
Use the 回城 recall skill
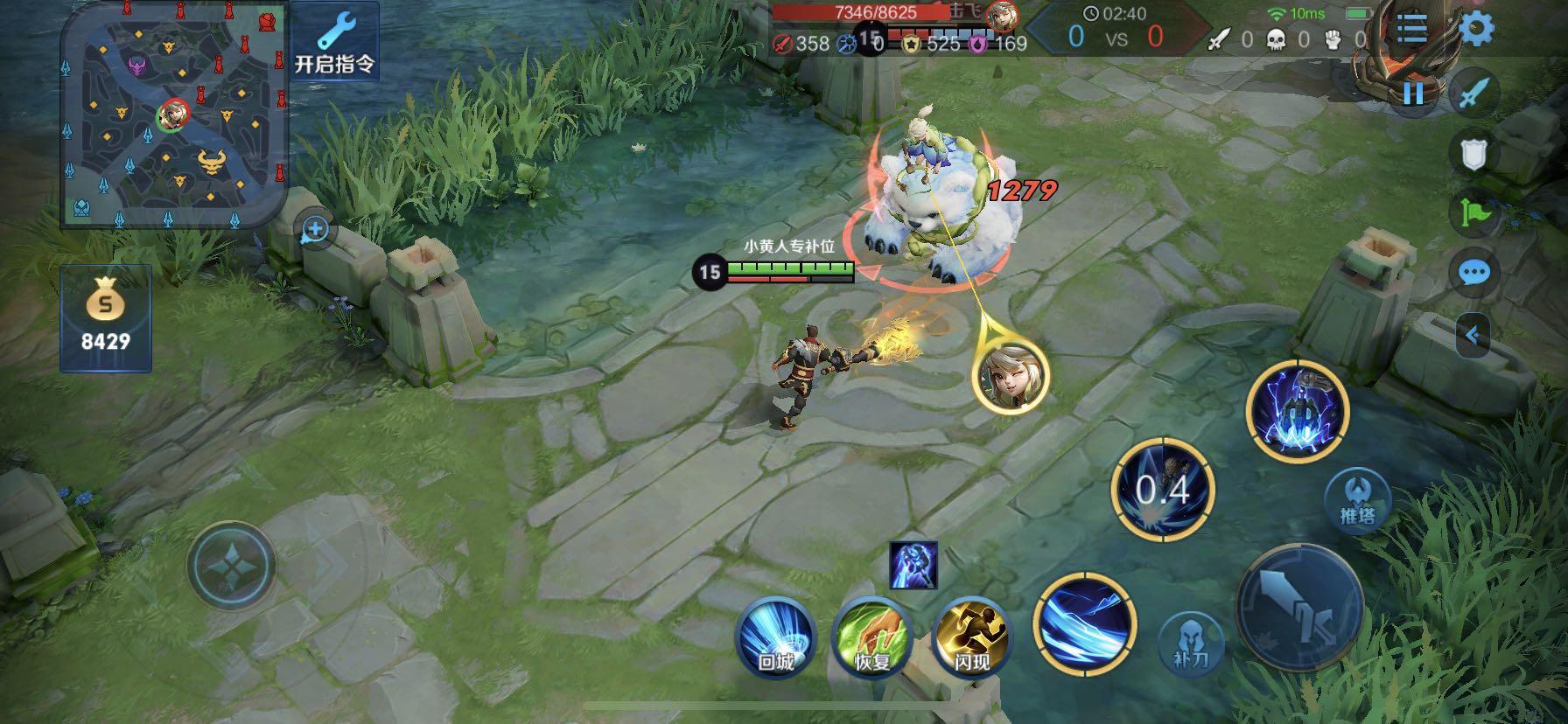775,633
